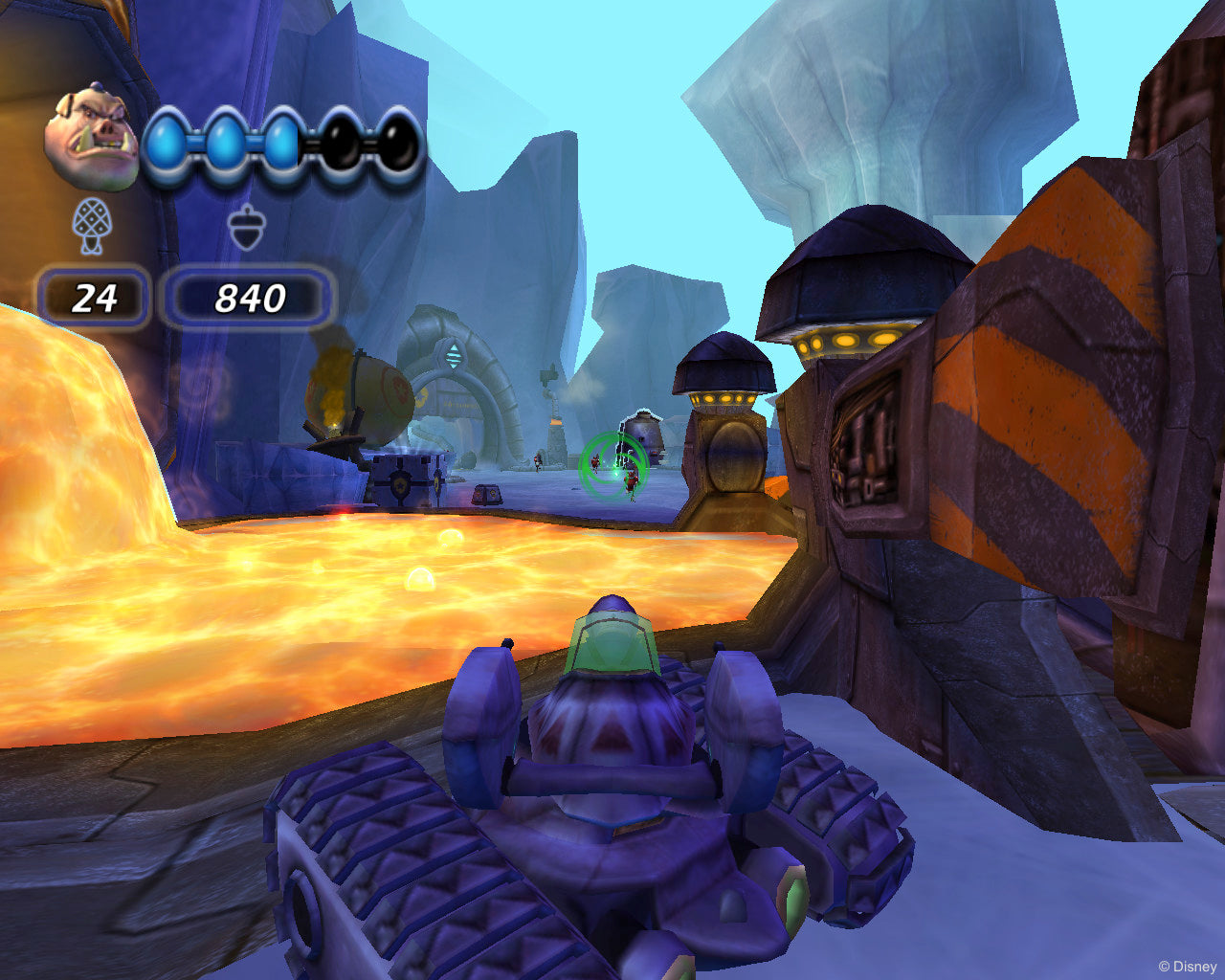This screenshot has width=1225, height=980.
Task: Select the mushroom ammo icon
Action: (x=93, y=225)
